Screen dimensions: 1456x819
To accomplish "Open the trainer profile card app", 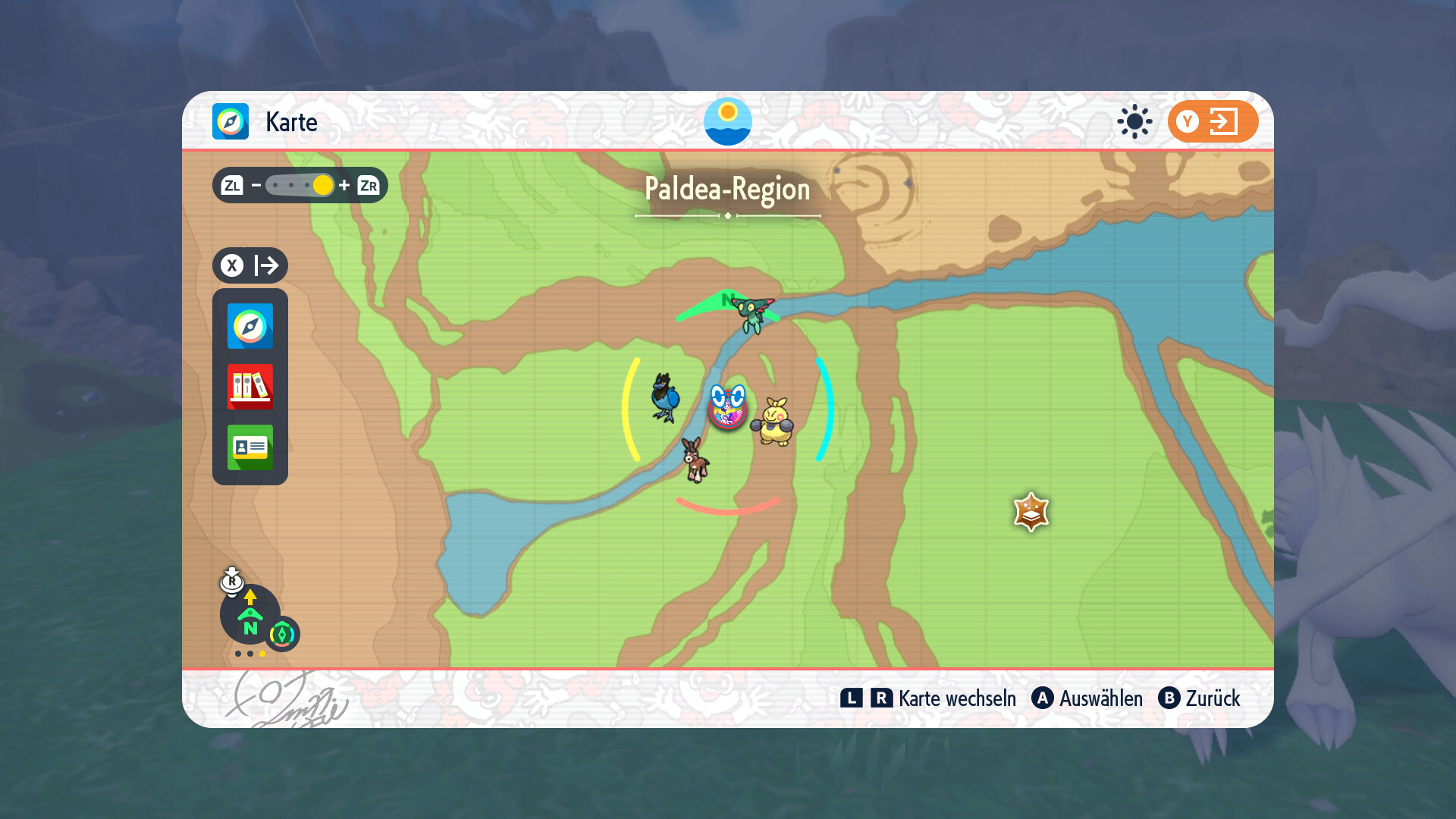I will tap(250, 447).
